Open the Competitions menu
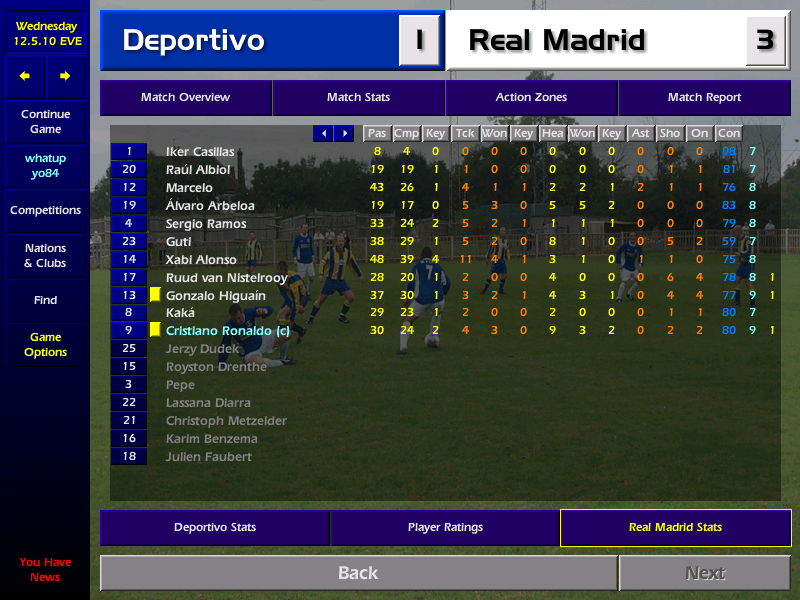The height and width of the screenshot is (600, 800). point(45,211)
